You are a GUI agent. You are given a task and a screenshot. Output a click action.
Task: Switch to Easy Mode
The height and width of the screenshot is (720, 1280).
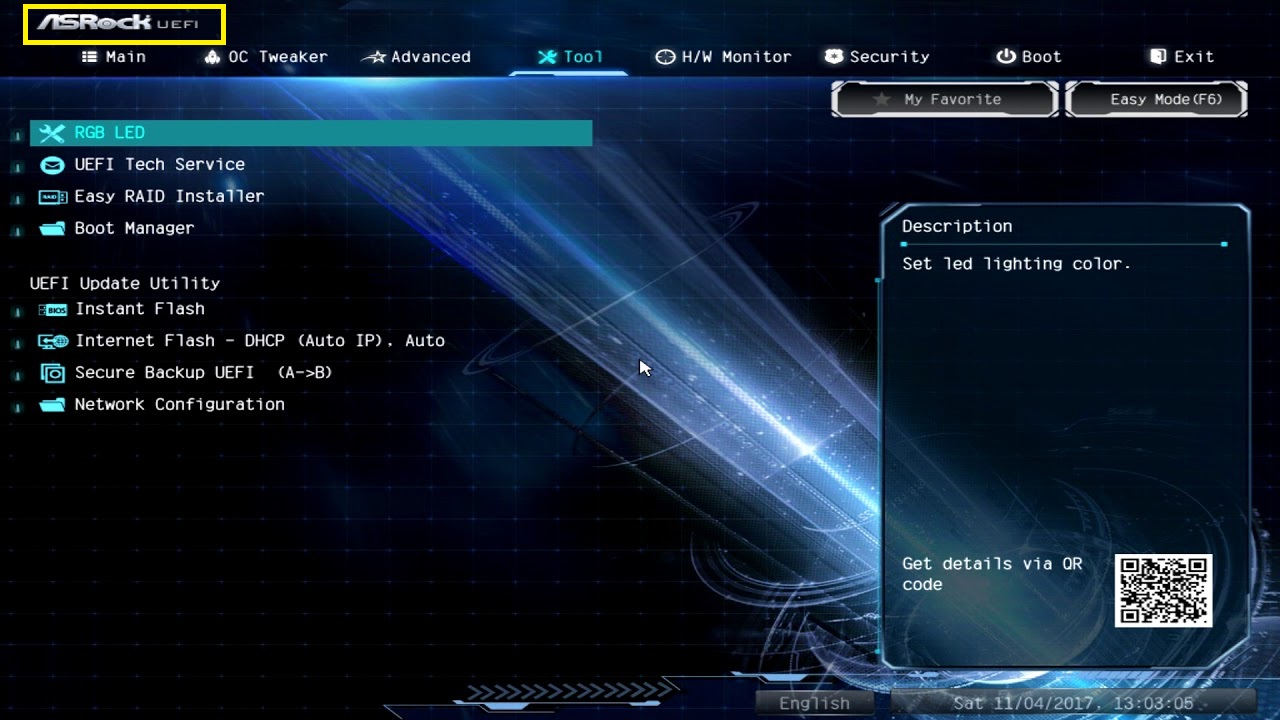(1157, 99)
